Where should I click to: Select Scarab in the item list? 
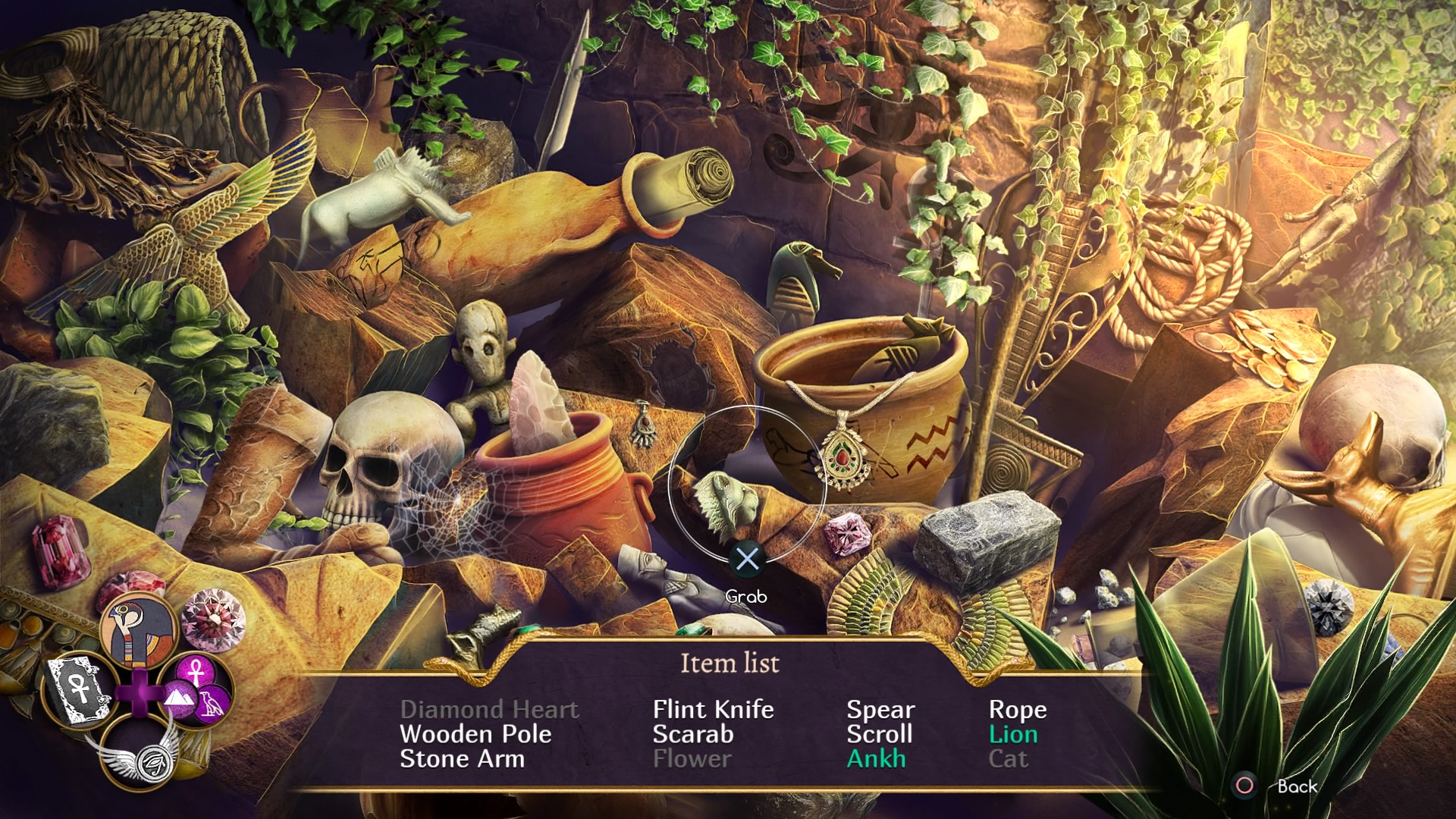(693, 734)
